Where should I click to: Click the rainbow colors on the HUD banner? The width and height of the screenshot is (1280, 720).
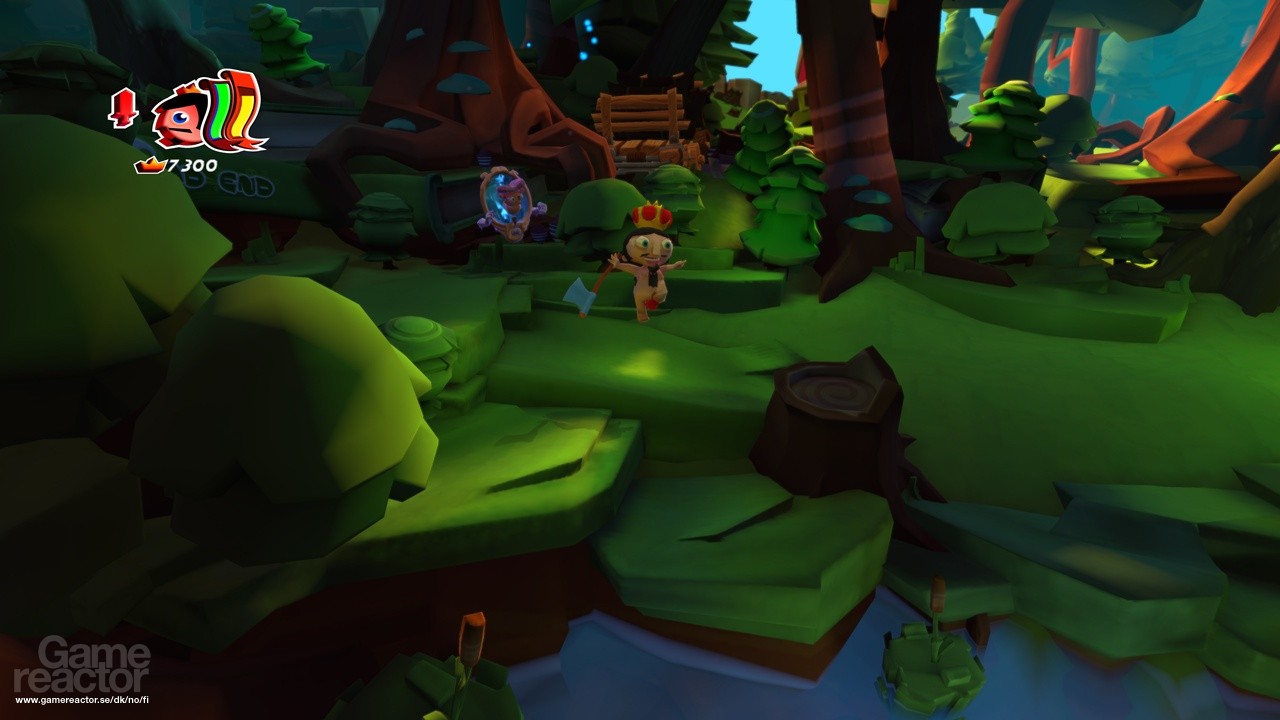(x=228, y=112)
